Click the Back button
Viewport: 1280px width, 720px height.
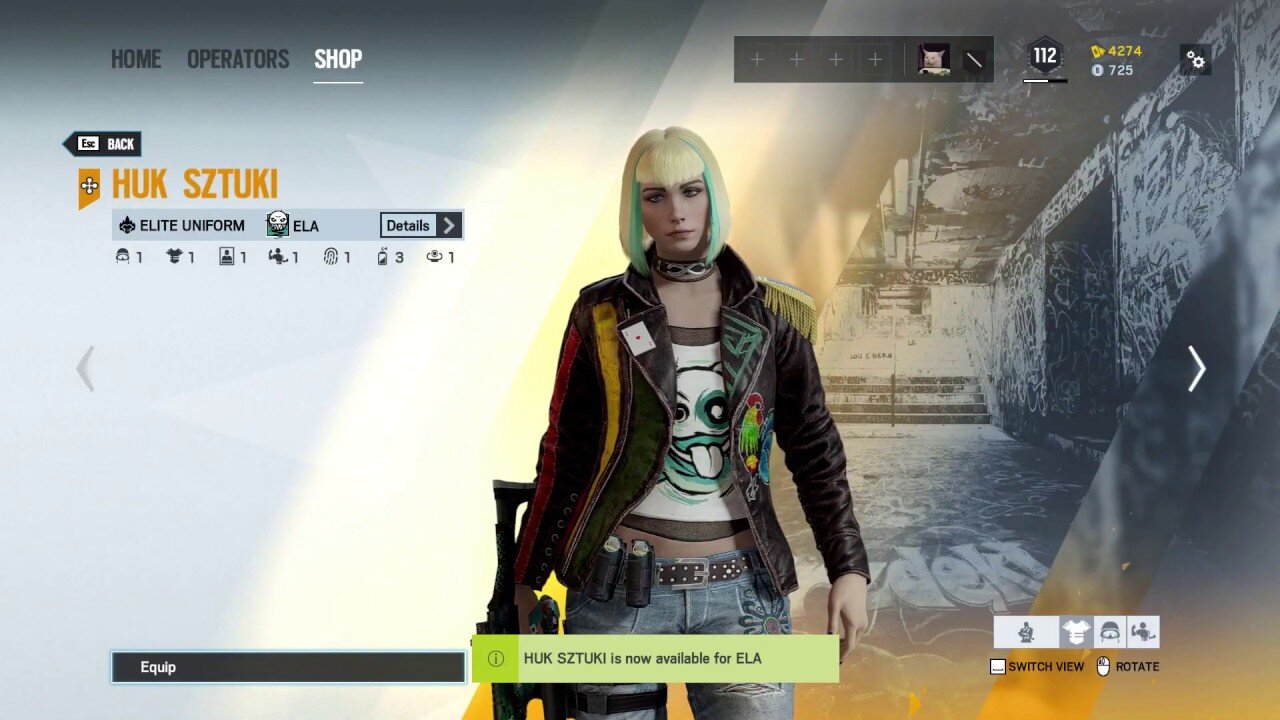click(103, 144)
